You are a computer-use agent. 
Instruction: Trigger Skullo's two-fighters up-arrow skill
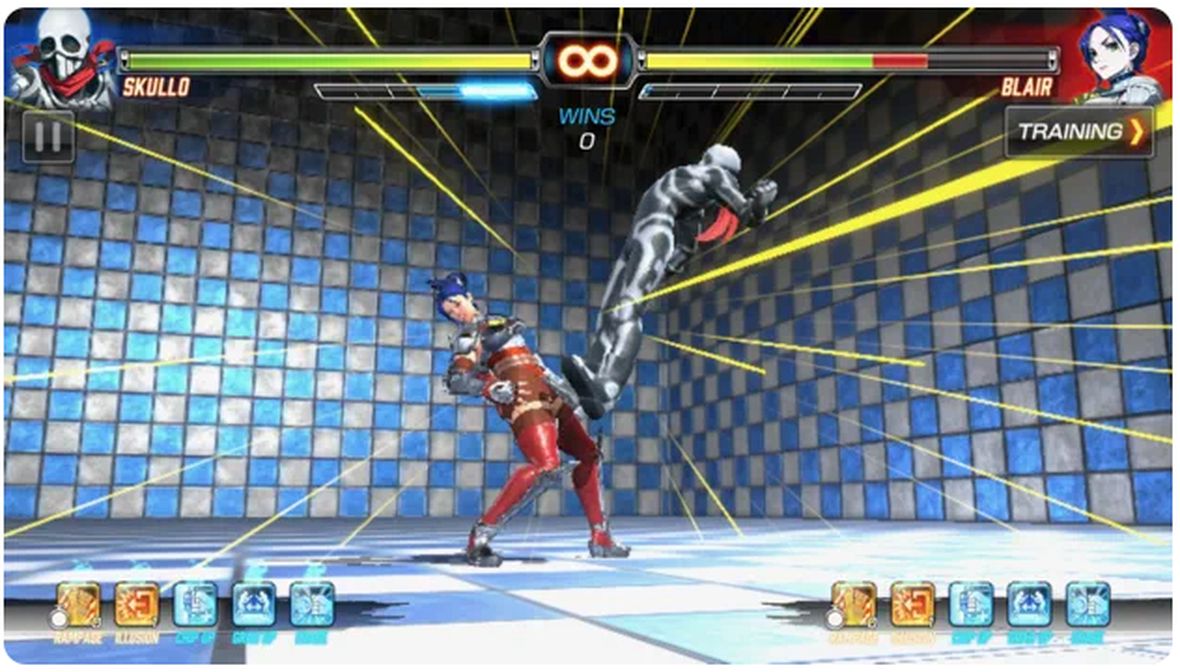pyautogui.click(x=254, y=604)
